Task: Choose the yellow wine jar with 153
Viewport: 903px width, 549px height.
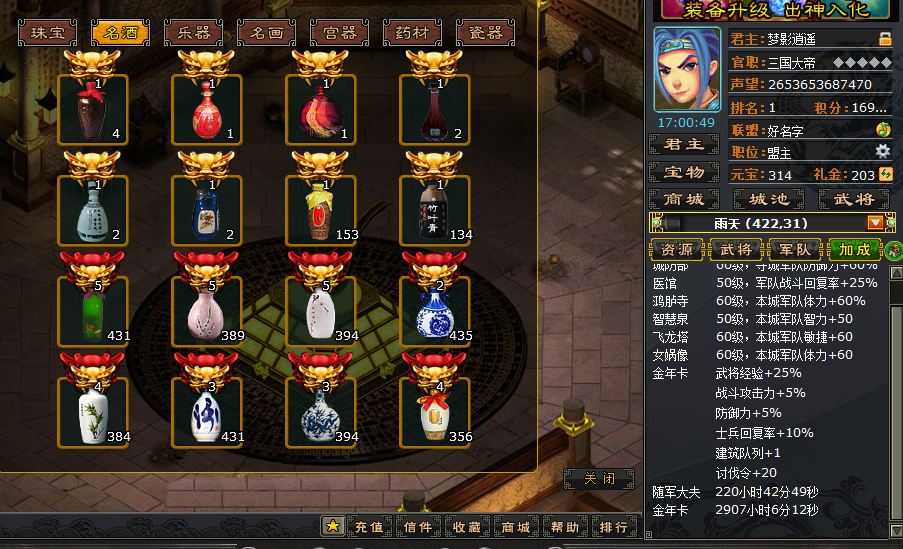Action: click(321, 210)
